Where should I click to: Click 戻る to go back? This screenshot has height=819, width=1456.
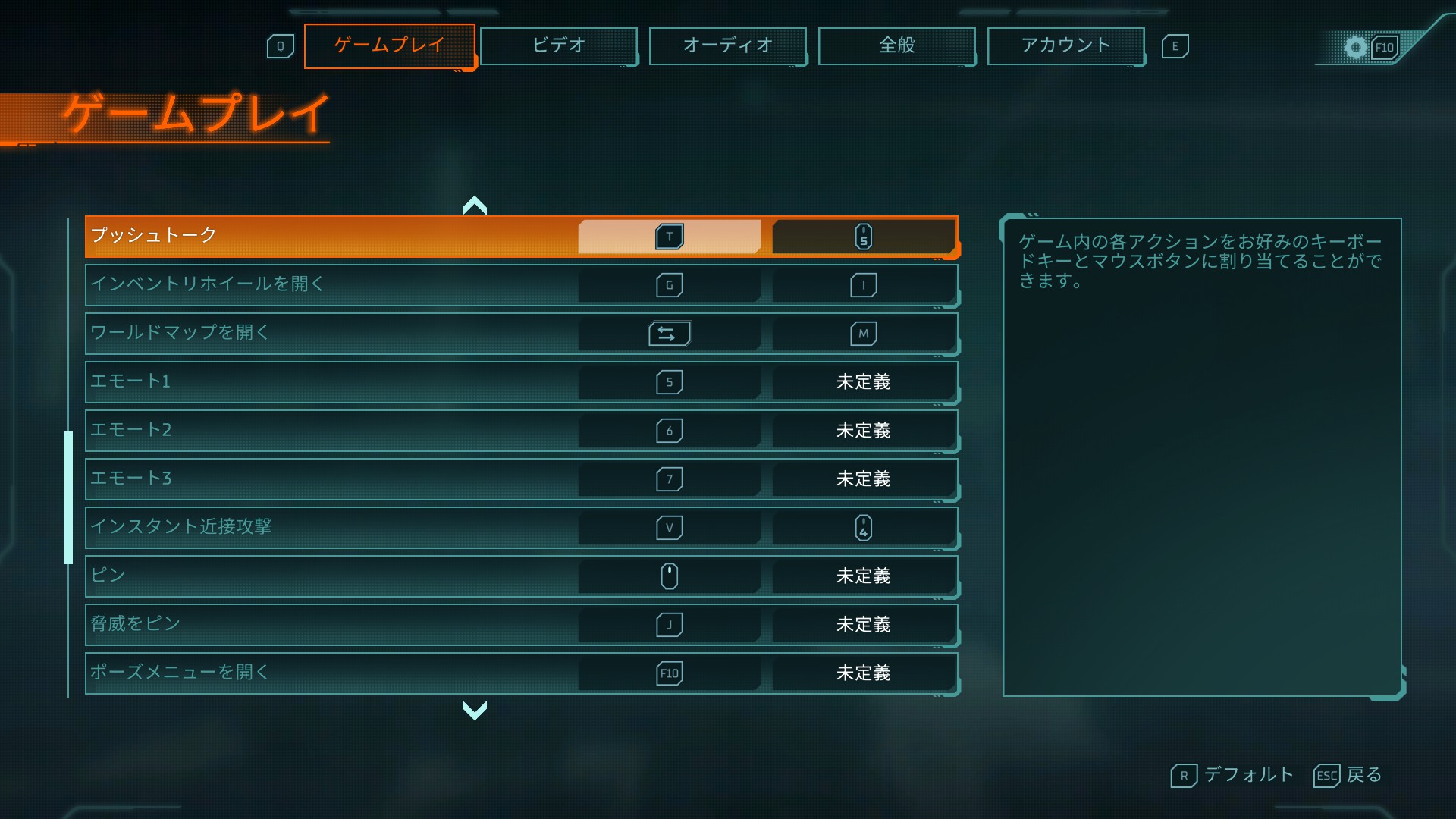[x=1364, y=775]
